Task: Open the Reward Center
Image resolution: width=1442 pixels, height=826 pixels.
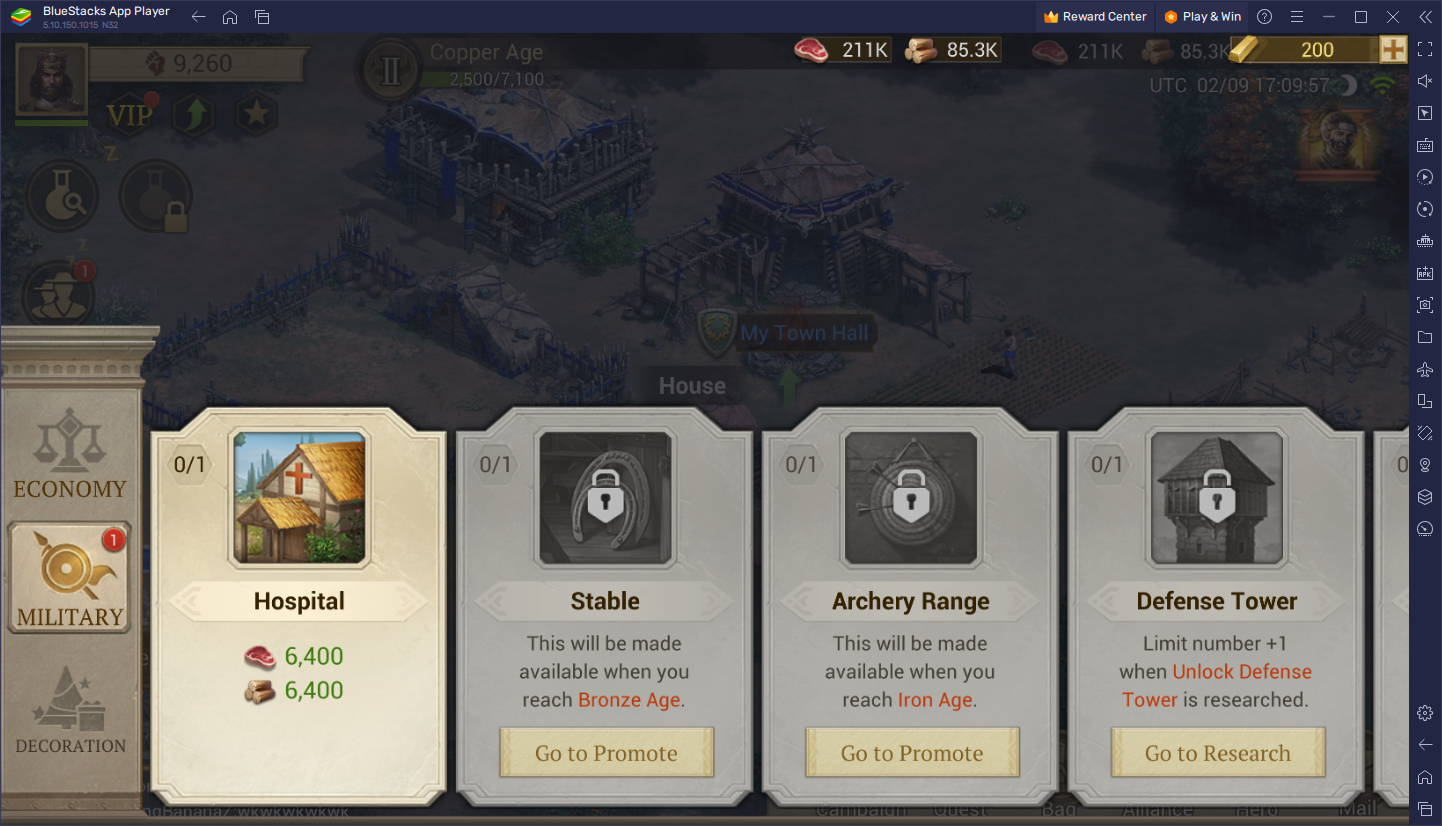Action: [x=1093, y=16]
